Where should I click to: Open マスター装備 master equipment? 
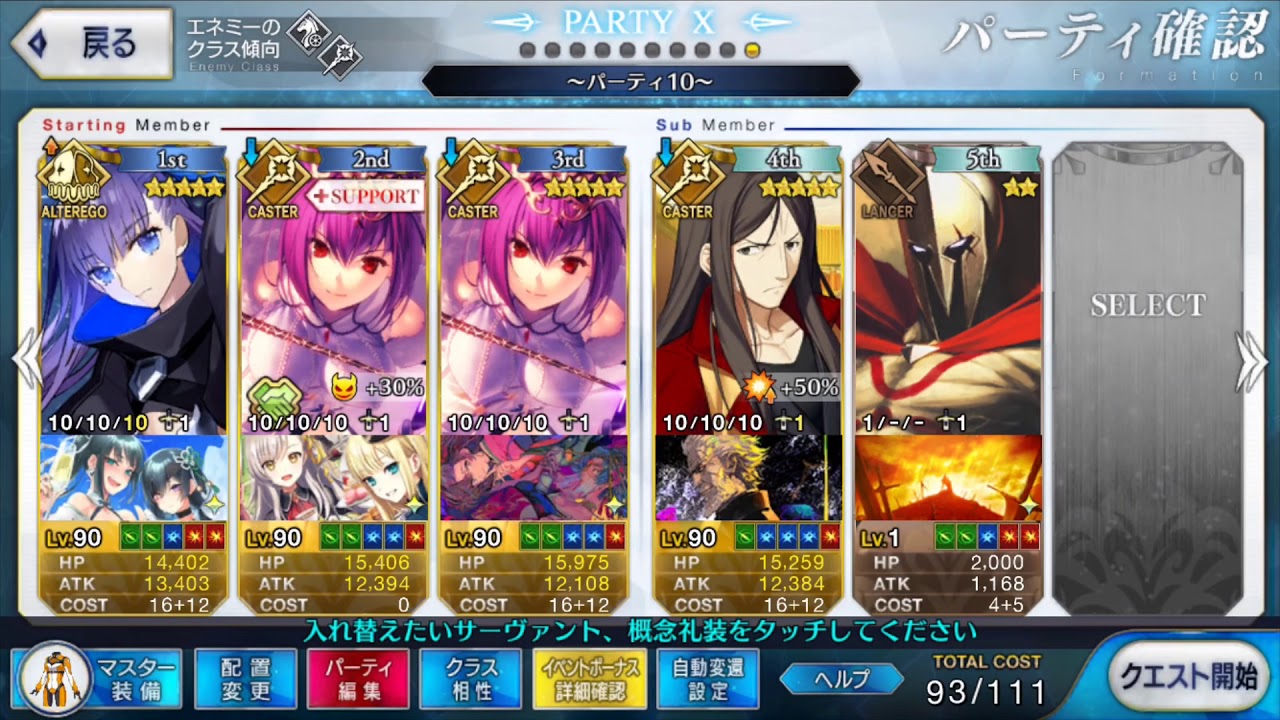(x=98, y=678)
